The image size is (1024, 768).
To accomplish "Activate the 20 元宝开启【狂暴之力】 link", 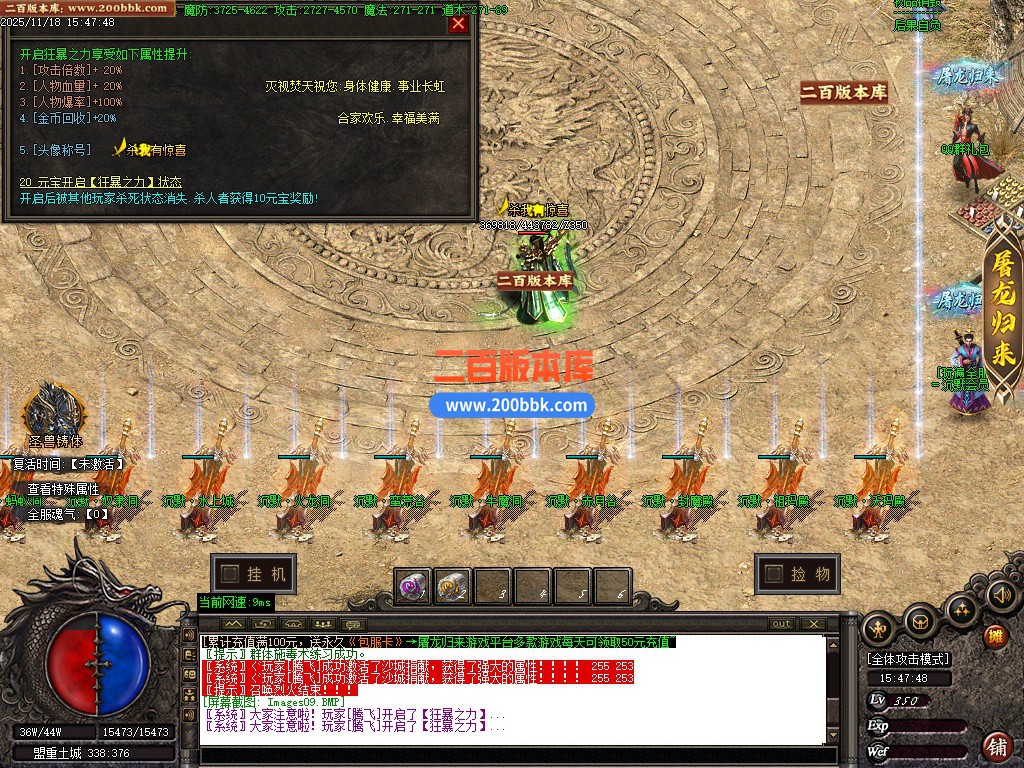I will click(101, 182).
